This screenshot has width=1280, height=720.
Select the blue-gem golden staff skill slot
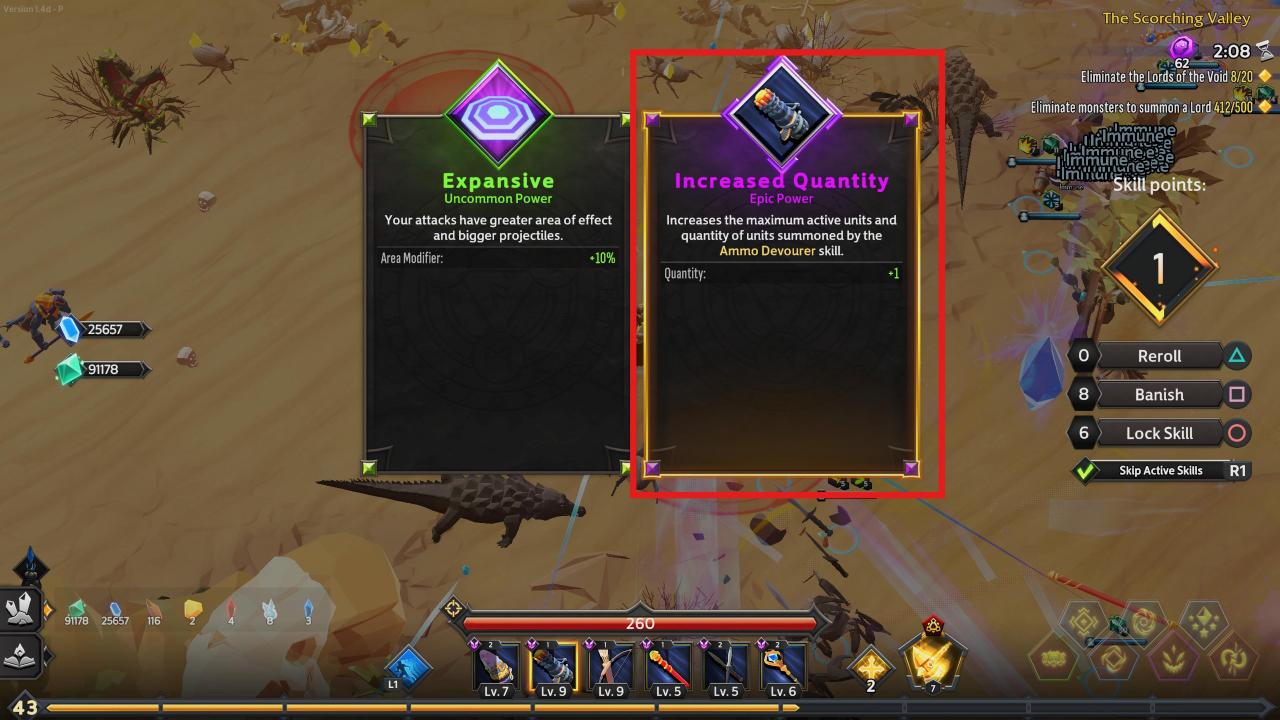click(x=784, y=668)
